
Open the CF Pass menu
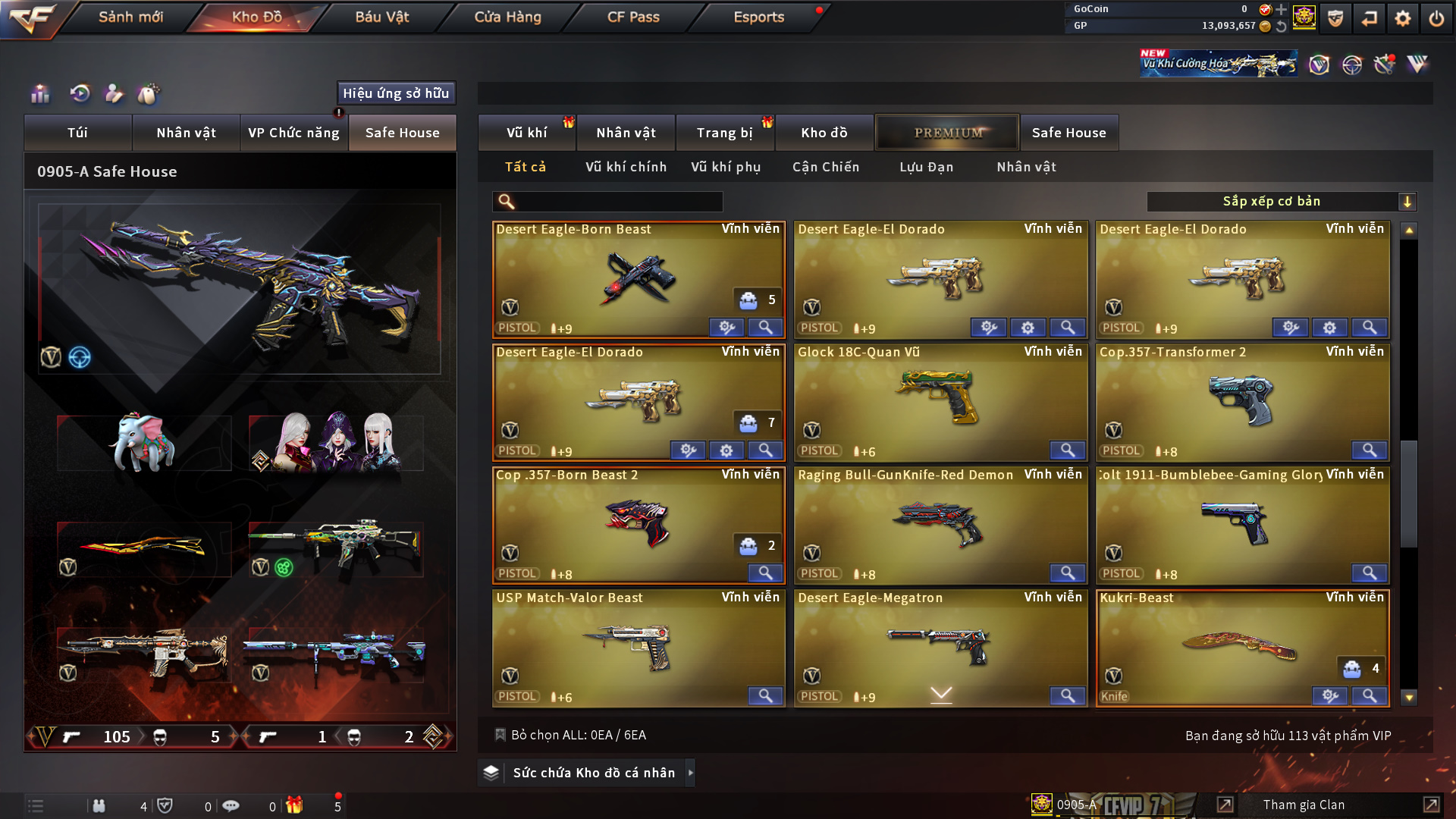click(x=633, y=17)
